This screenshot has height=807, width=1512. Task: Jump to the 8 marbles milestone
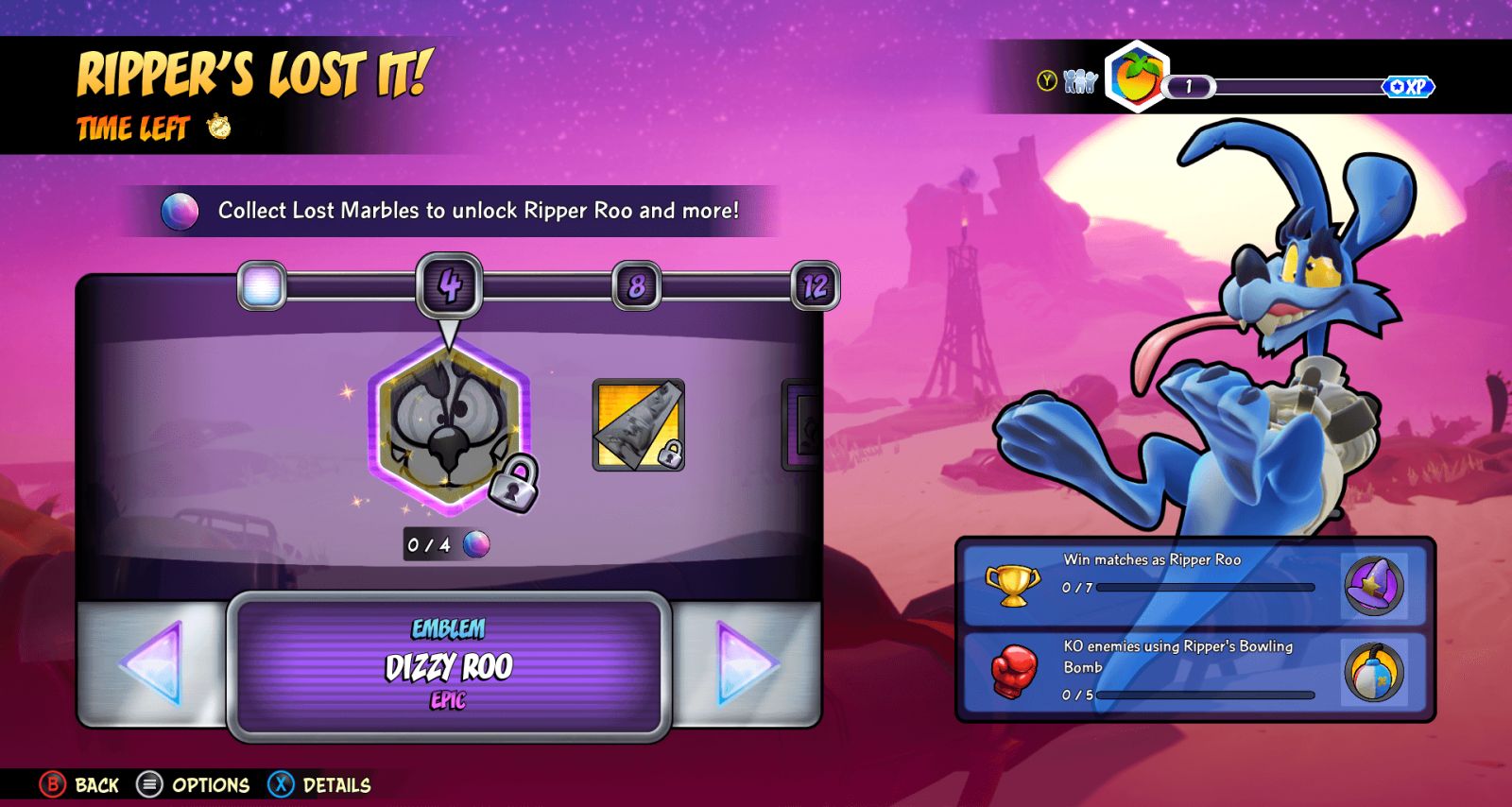pyautogui.click(x=636, y=286)
